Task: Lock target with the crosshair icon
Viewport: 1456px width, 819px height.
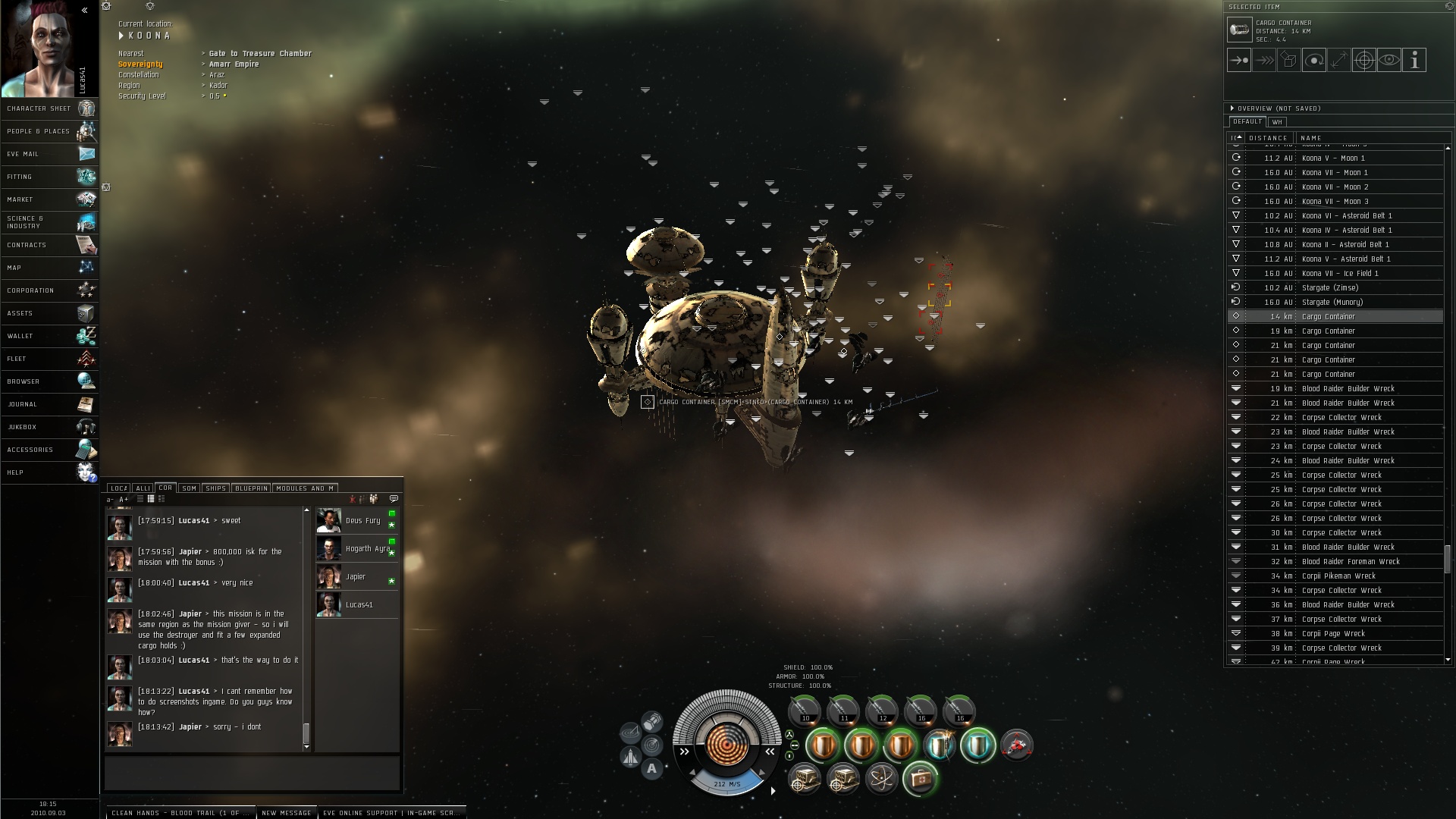Action: [x=1363, y=61]
